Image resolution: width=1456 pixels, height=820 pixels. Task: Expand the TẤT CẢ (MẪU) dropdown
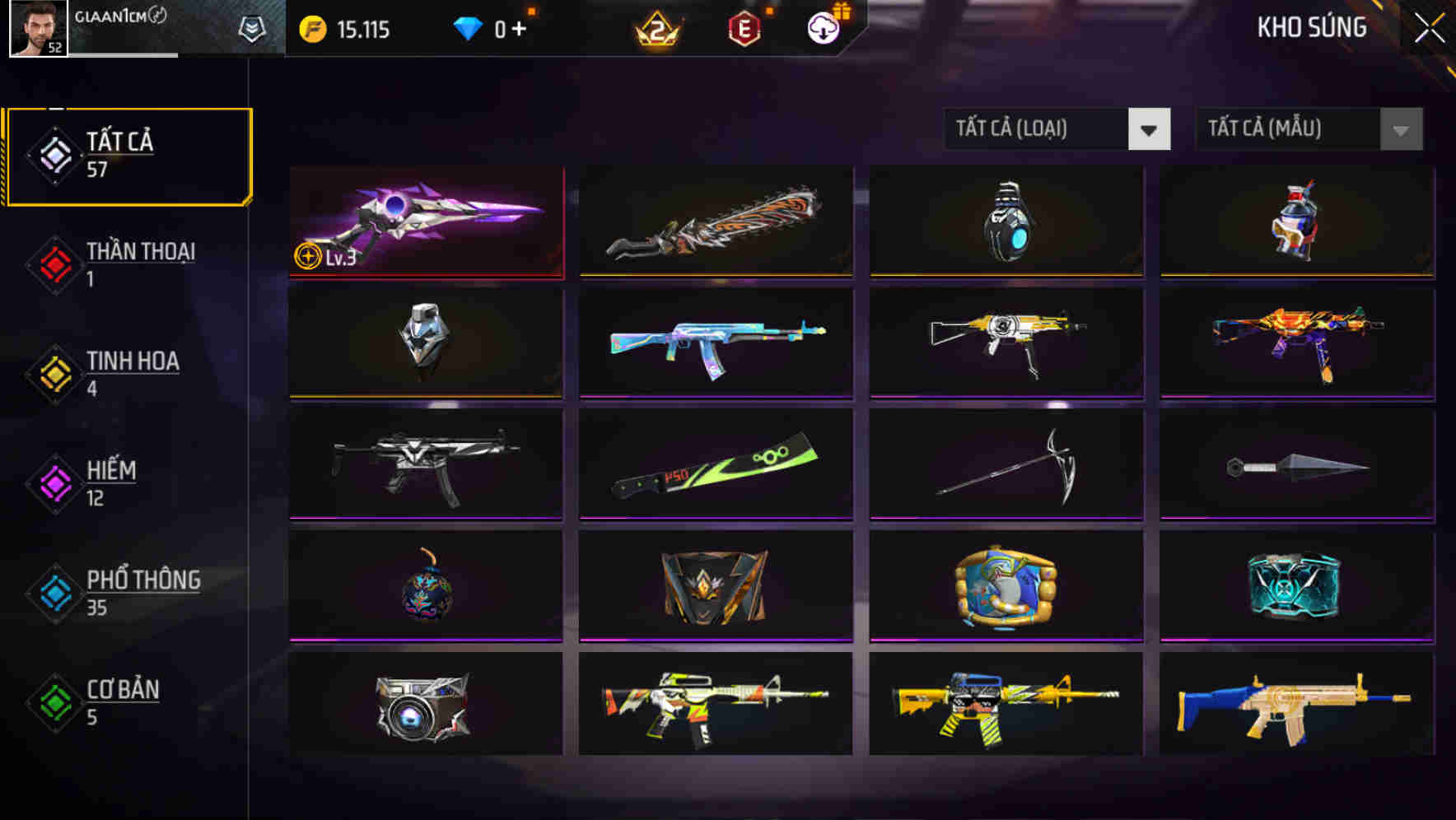click(x=1308, y=129)
